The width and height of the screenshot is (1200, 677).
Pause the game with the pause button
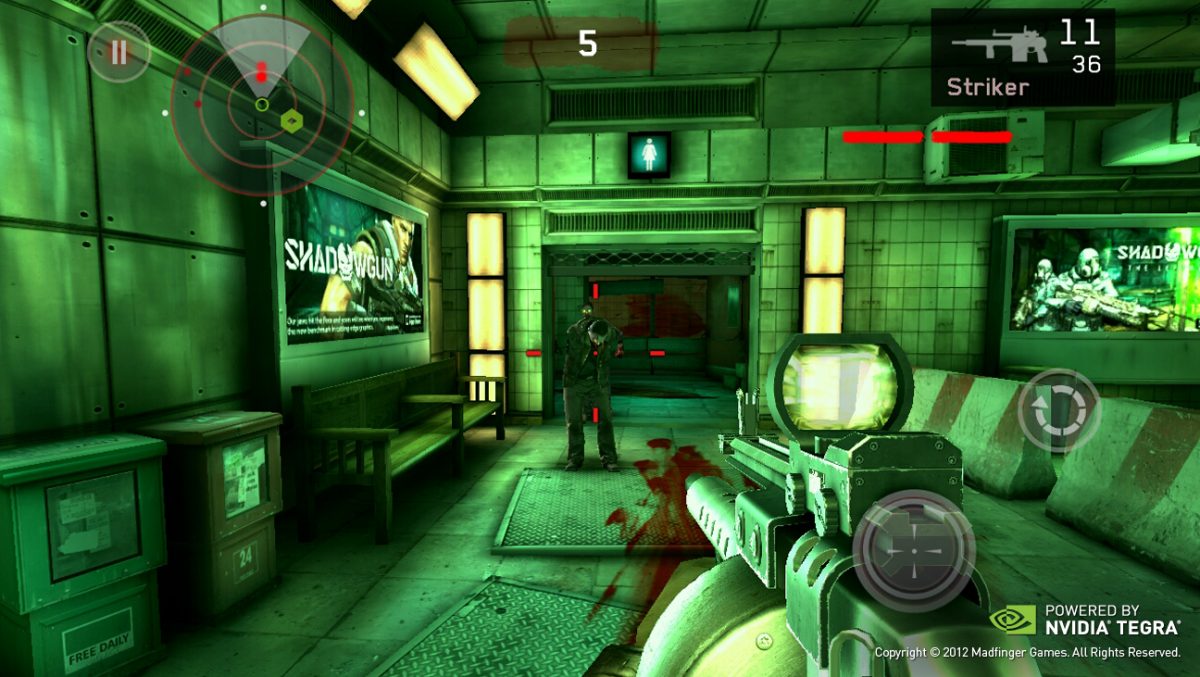tap(119, 52)
